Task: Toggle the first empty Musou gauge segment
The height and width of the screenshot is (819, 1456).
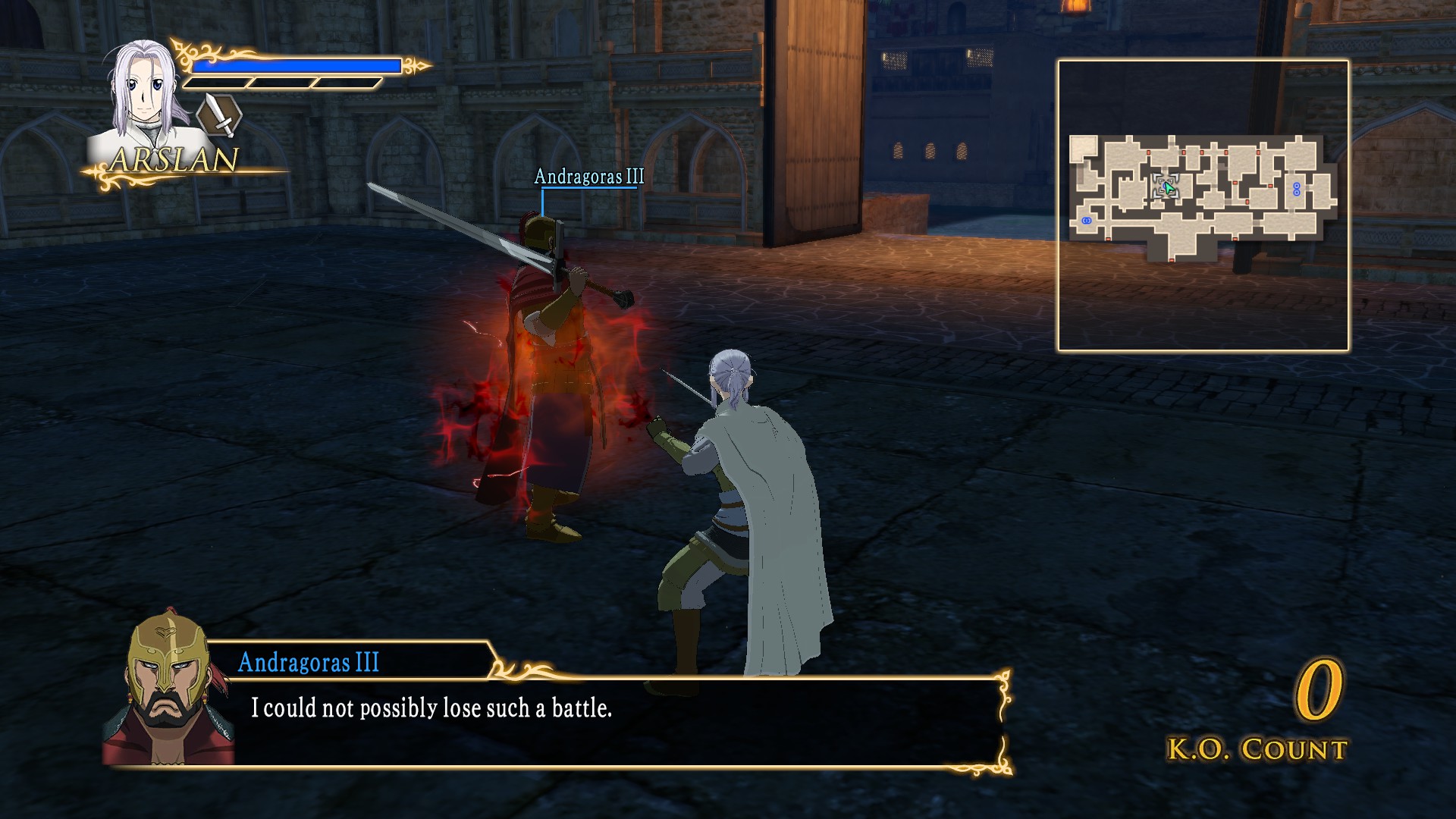Action: pos(216,83)
